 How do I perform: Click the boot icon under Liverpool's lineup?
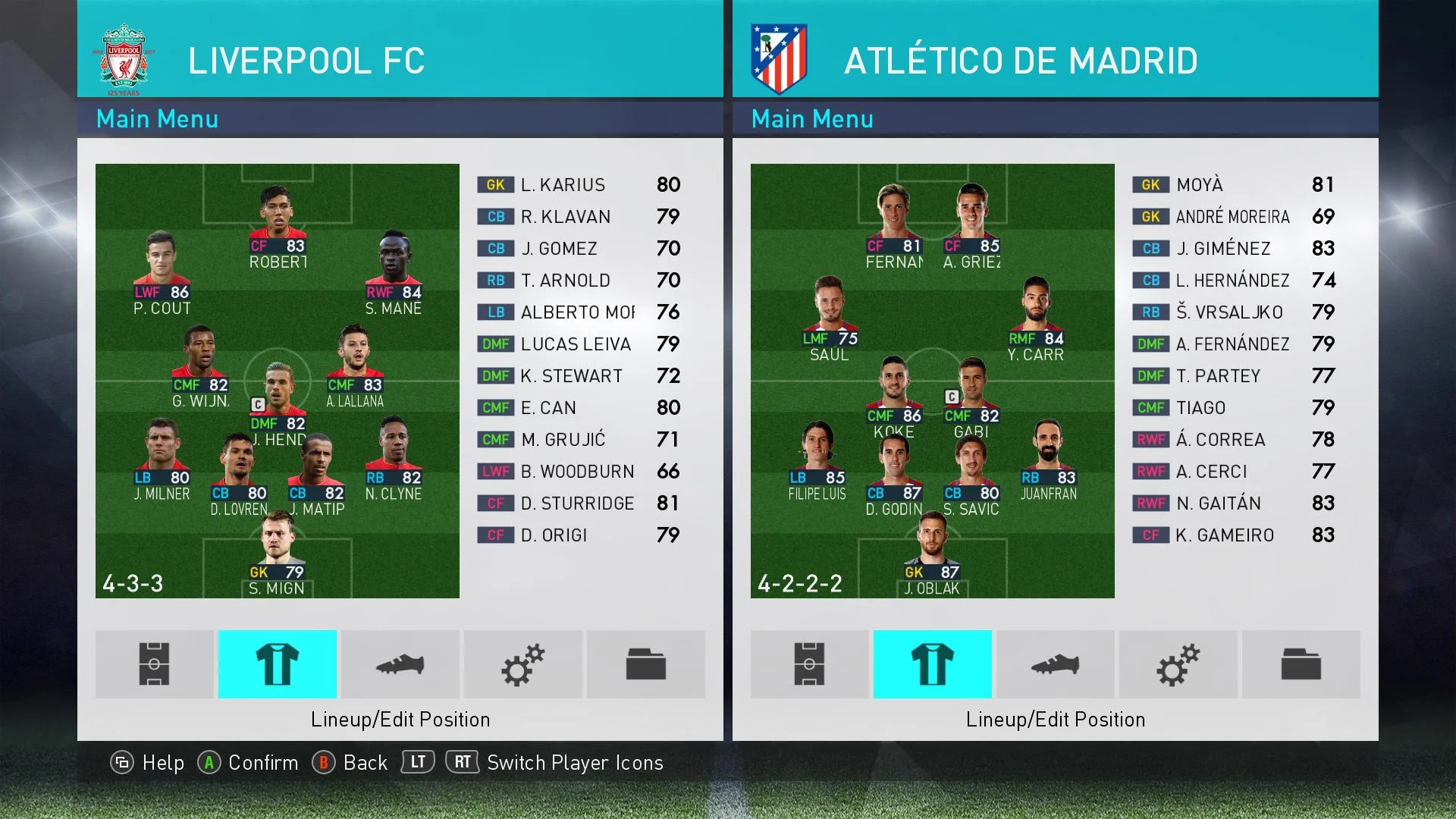coord(400,664)
